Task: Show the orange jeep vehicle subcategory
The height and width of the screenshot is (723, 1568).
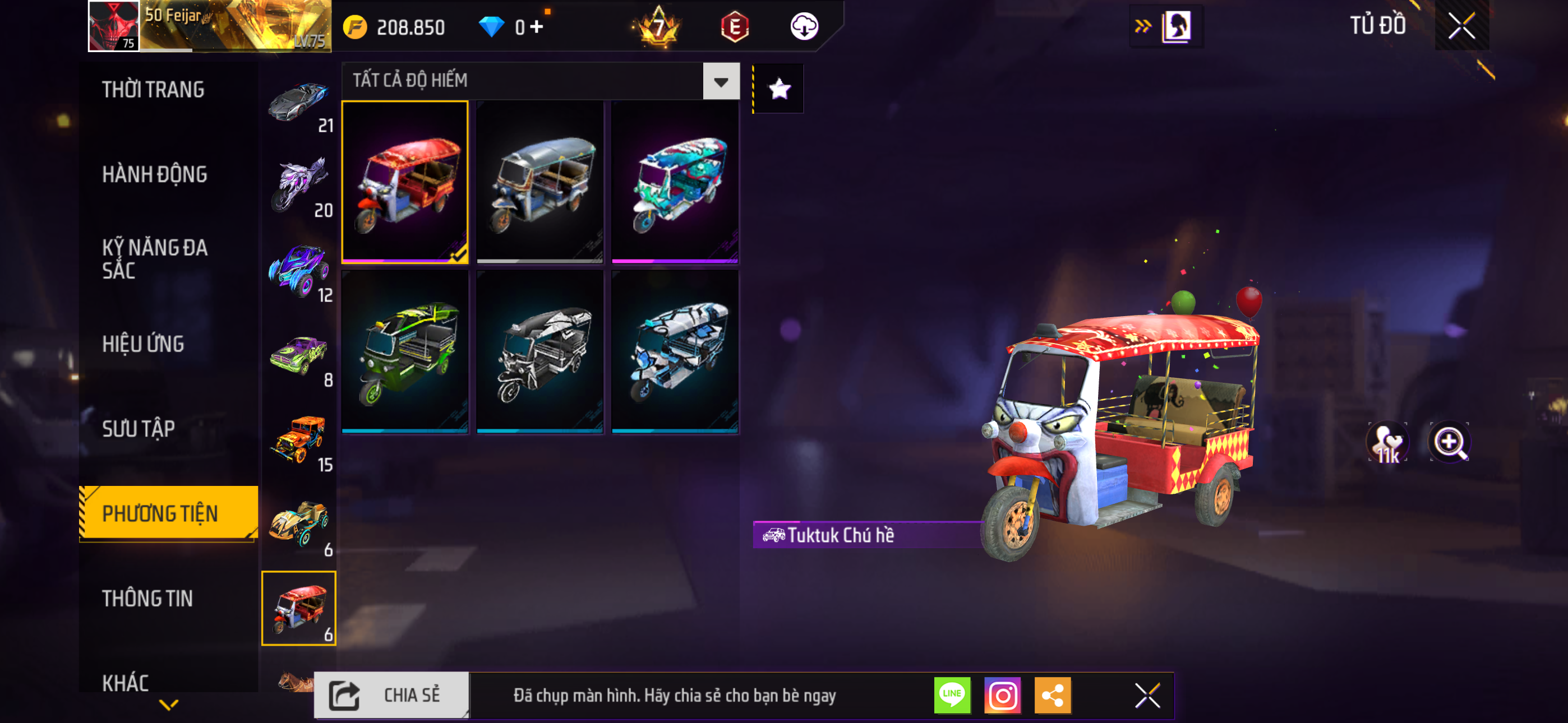Action: [x=299, y=441]
